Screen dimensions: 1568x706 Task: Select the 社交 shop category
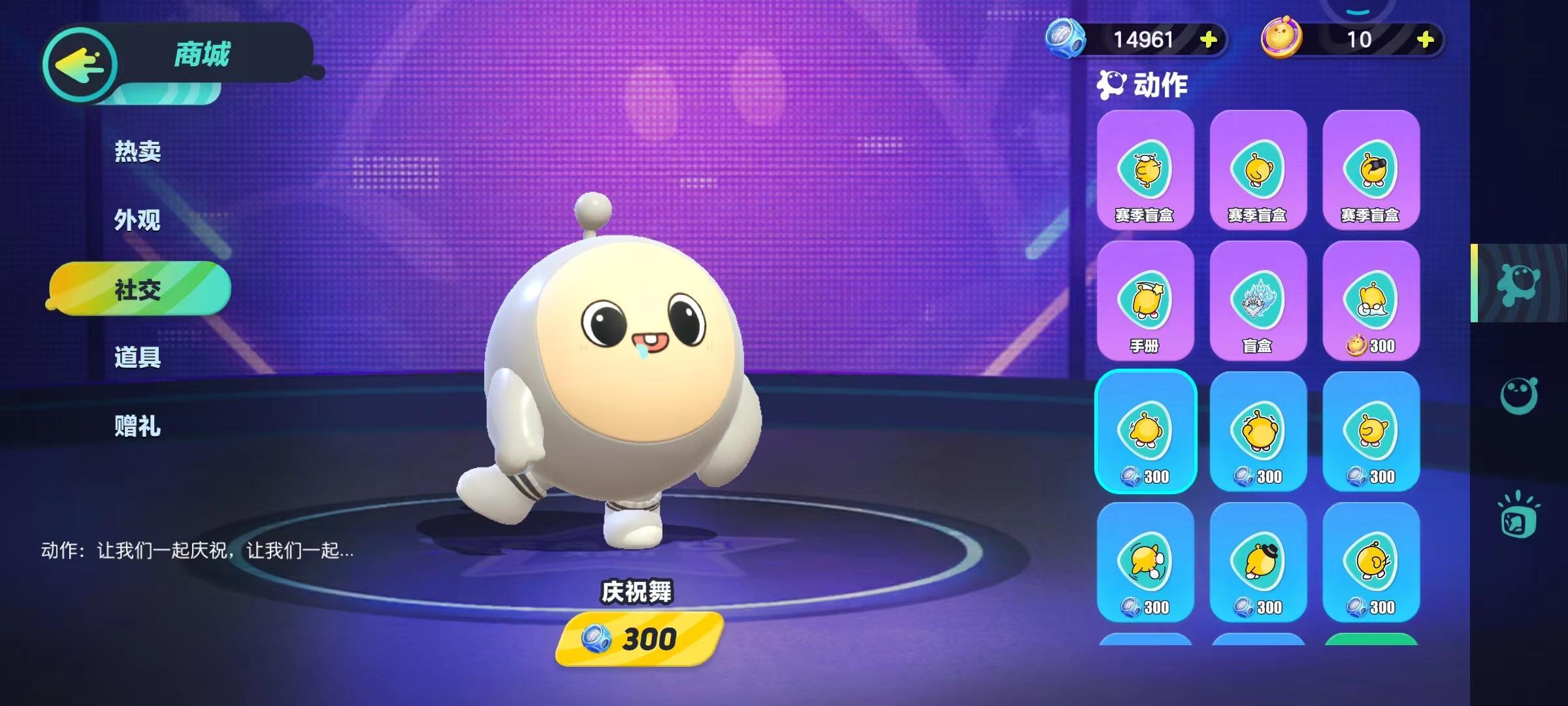[x=139, y=289]
